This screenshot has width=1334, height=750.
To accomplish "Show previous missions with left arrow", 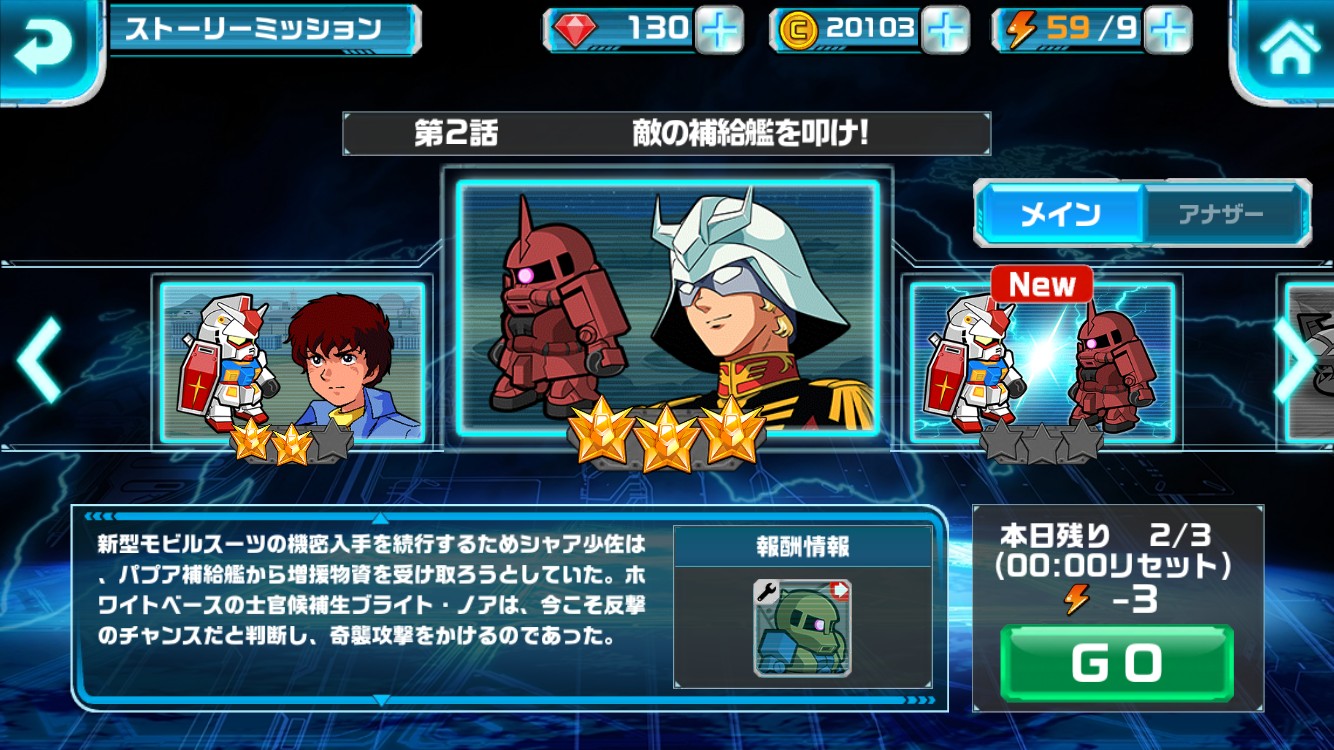I will tap(40, 360).
